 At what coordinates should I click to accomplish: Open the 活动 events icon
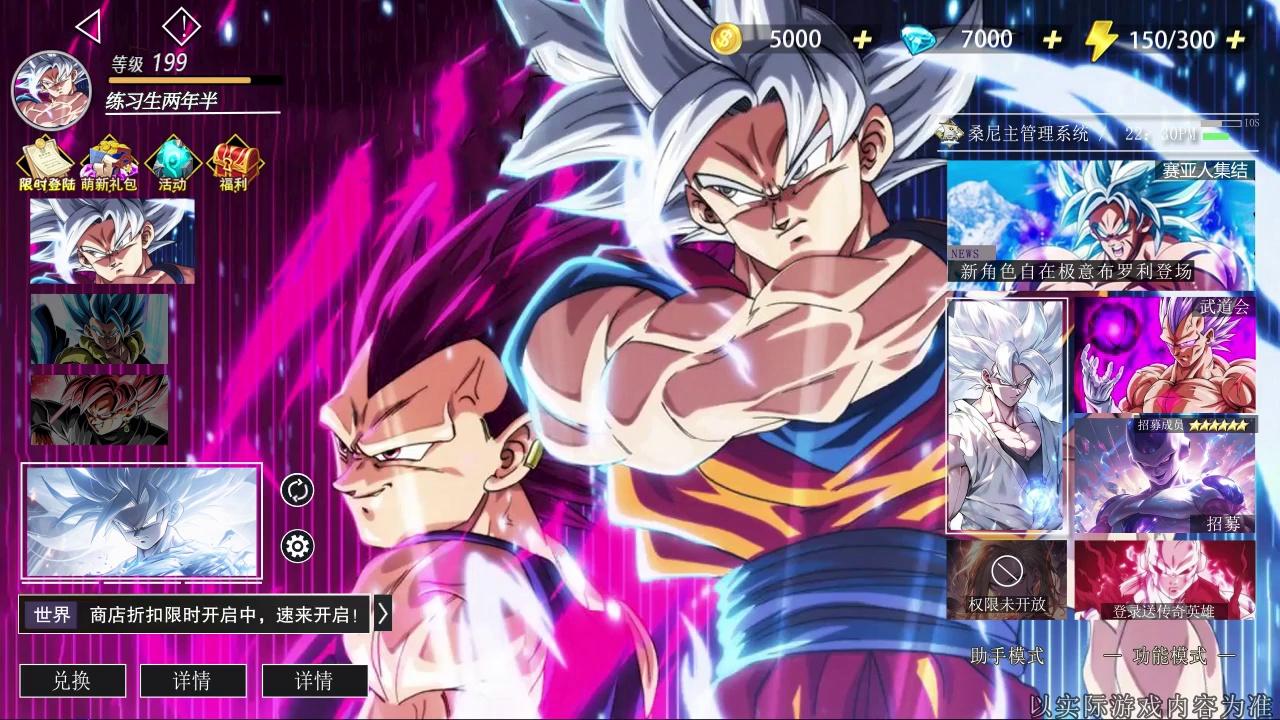coord(172,164)
